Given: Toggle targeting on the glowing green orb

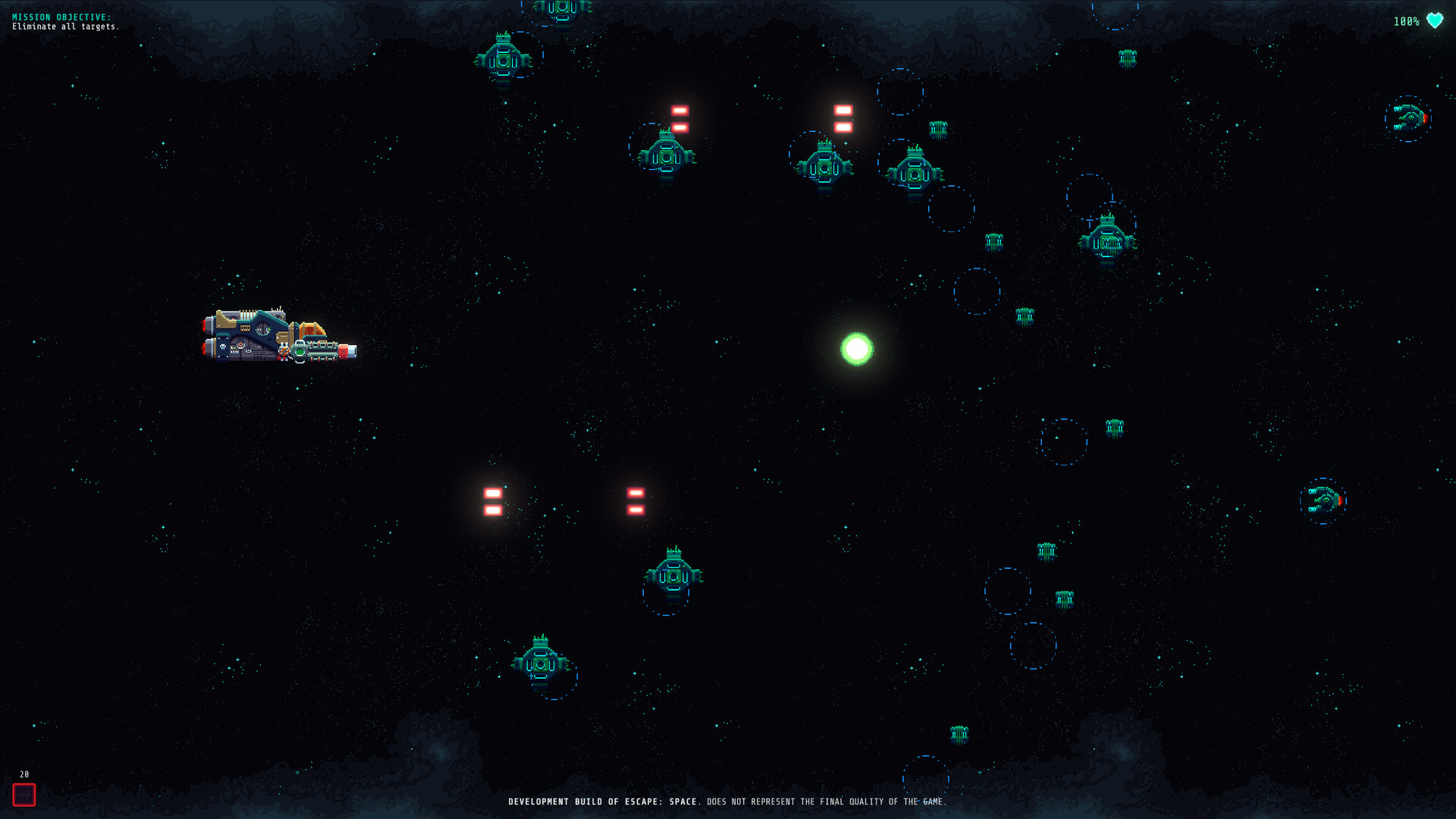Looking at the screenshot, I should click(857, 347).
